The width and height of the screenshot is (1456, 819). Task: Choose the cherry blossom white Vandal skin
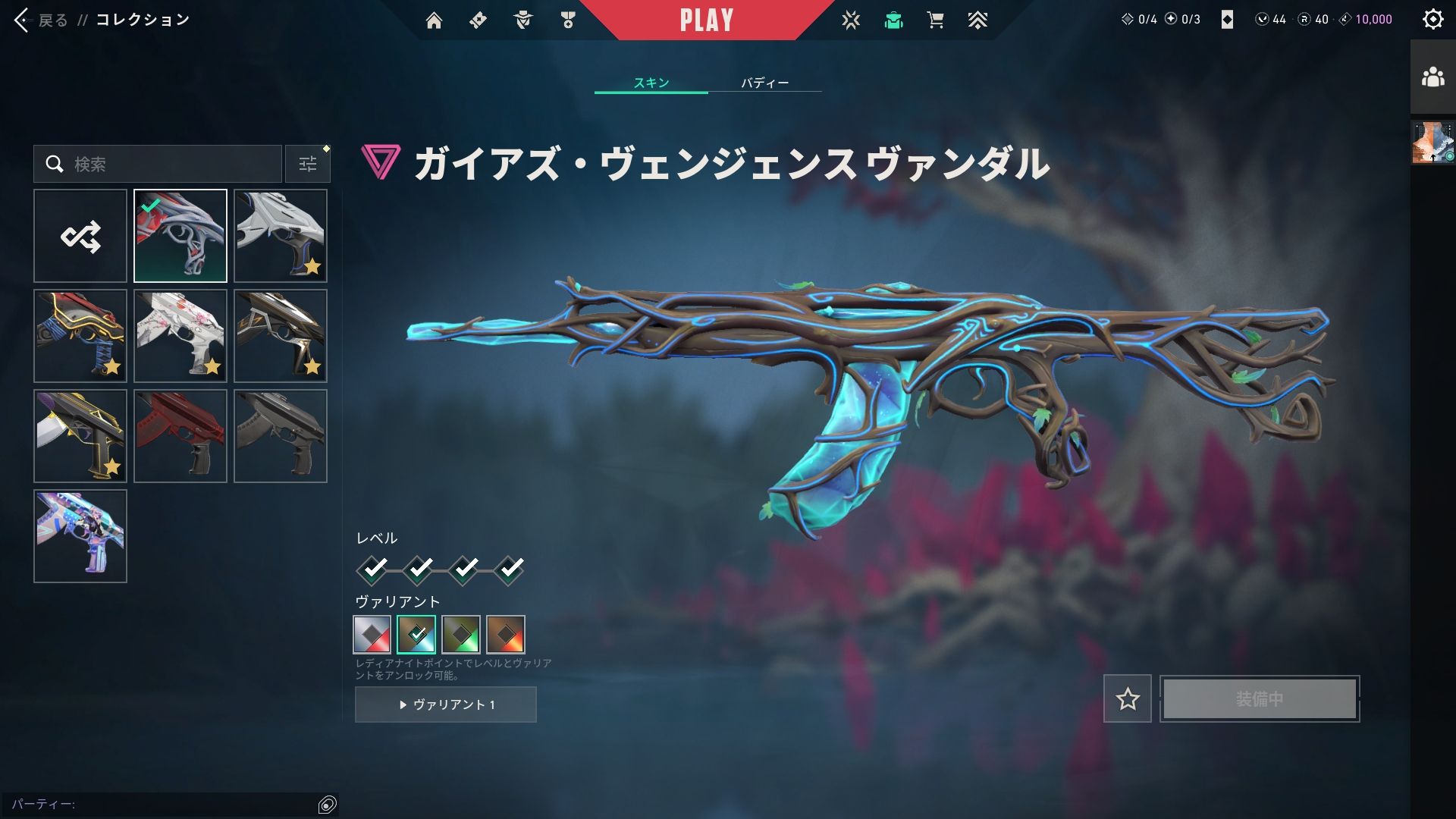click(180, 336)
